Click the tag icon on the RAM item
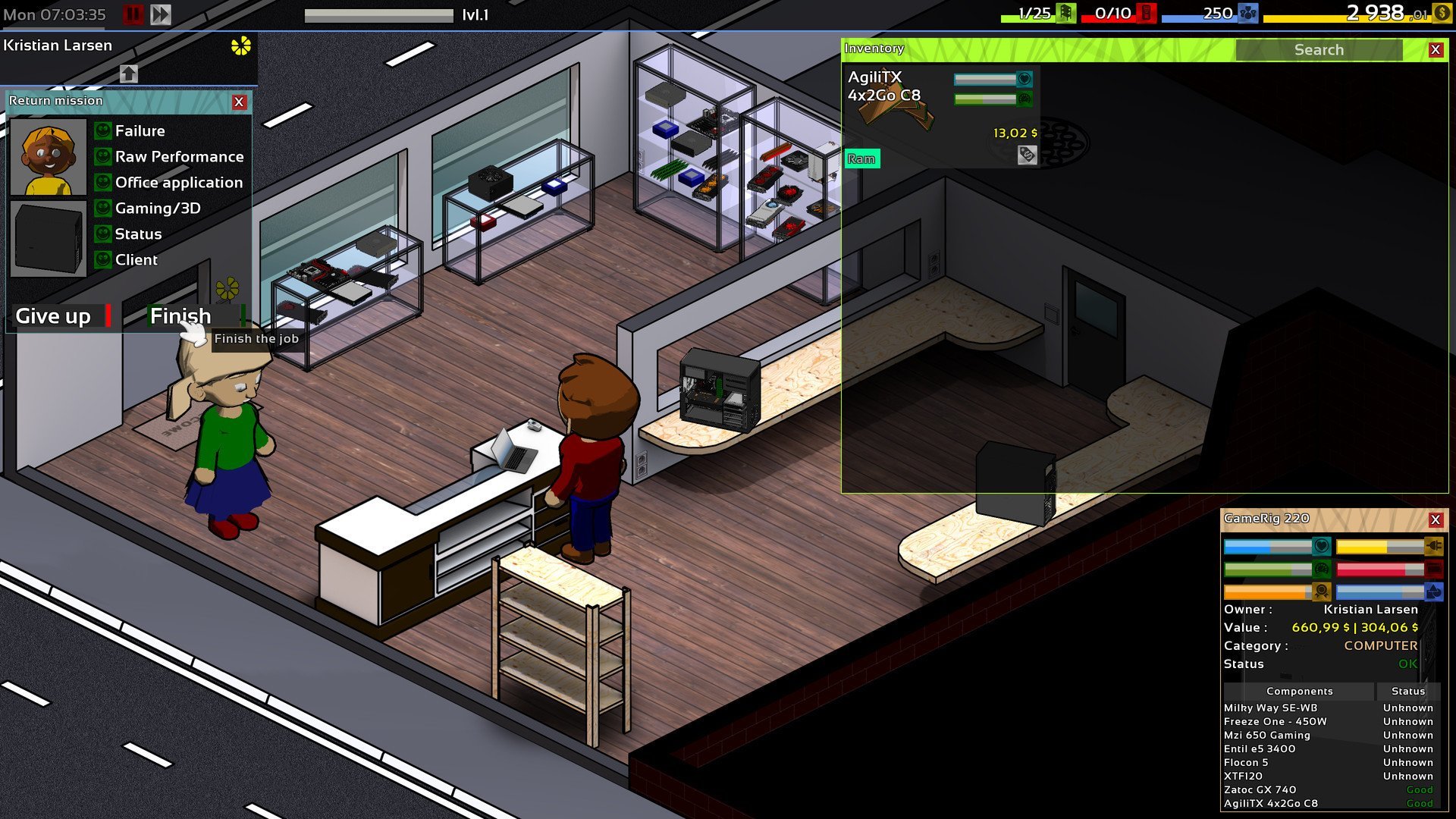This screenshot has height=819, width=1456. tap(1027, 155)
